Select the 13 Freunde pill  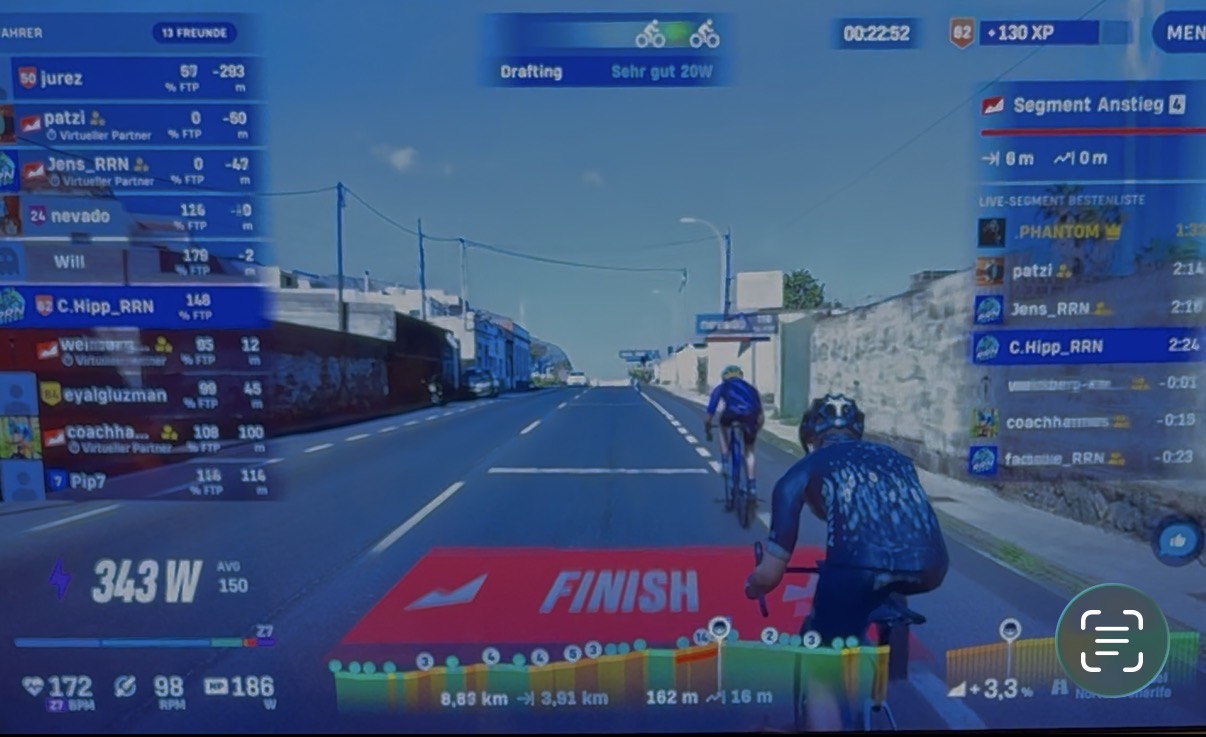194,33
